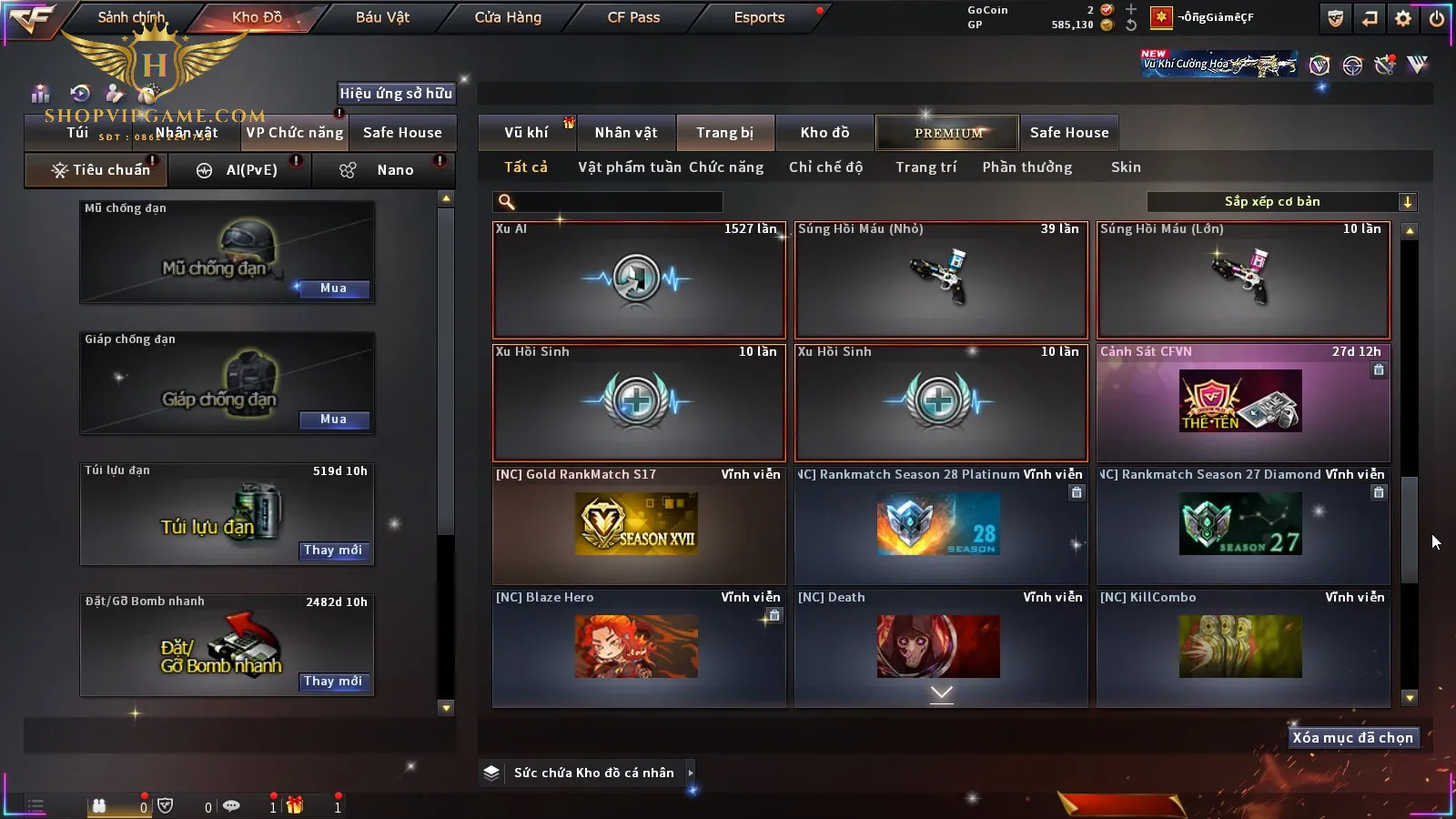Open the CF Pass menu
The image size is (1456, 819).
pyautogui.click(x=633, y=17)
